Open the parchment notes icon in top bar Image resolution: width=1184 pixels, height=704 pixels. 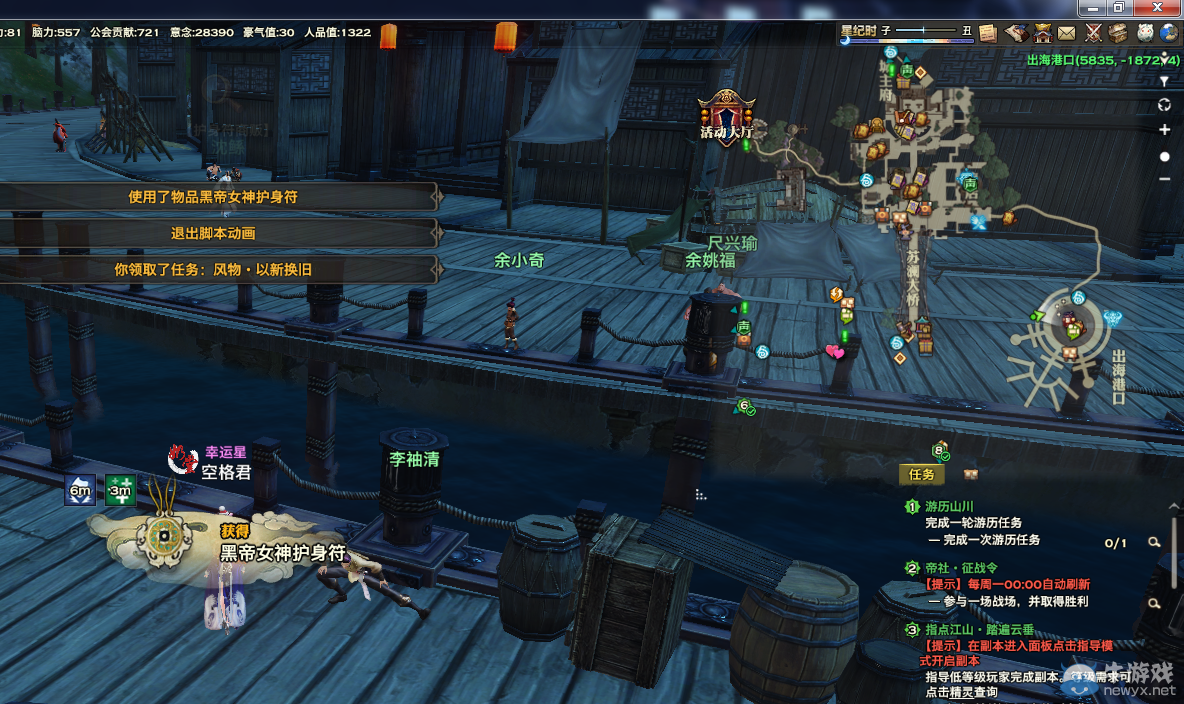pyautogui.click(x=988, y=32)
